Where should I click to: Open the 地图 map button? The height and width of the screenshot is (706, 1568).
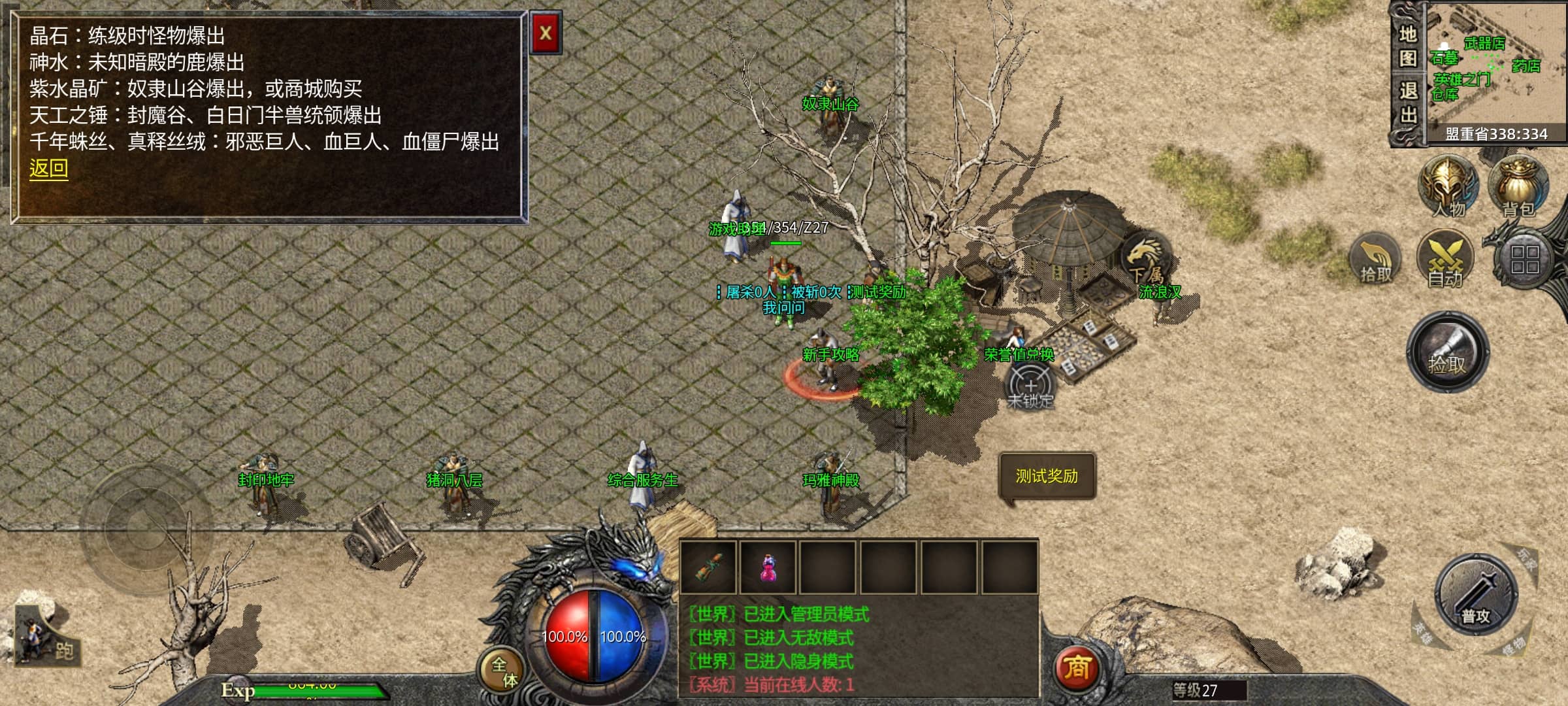coord(1408,46)
